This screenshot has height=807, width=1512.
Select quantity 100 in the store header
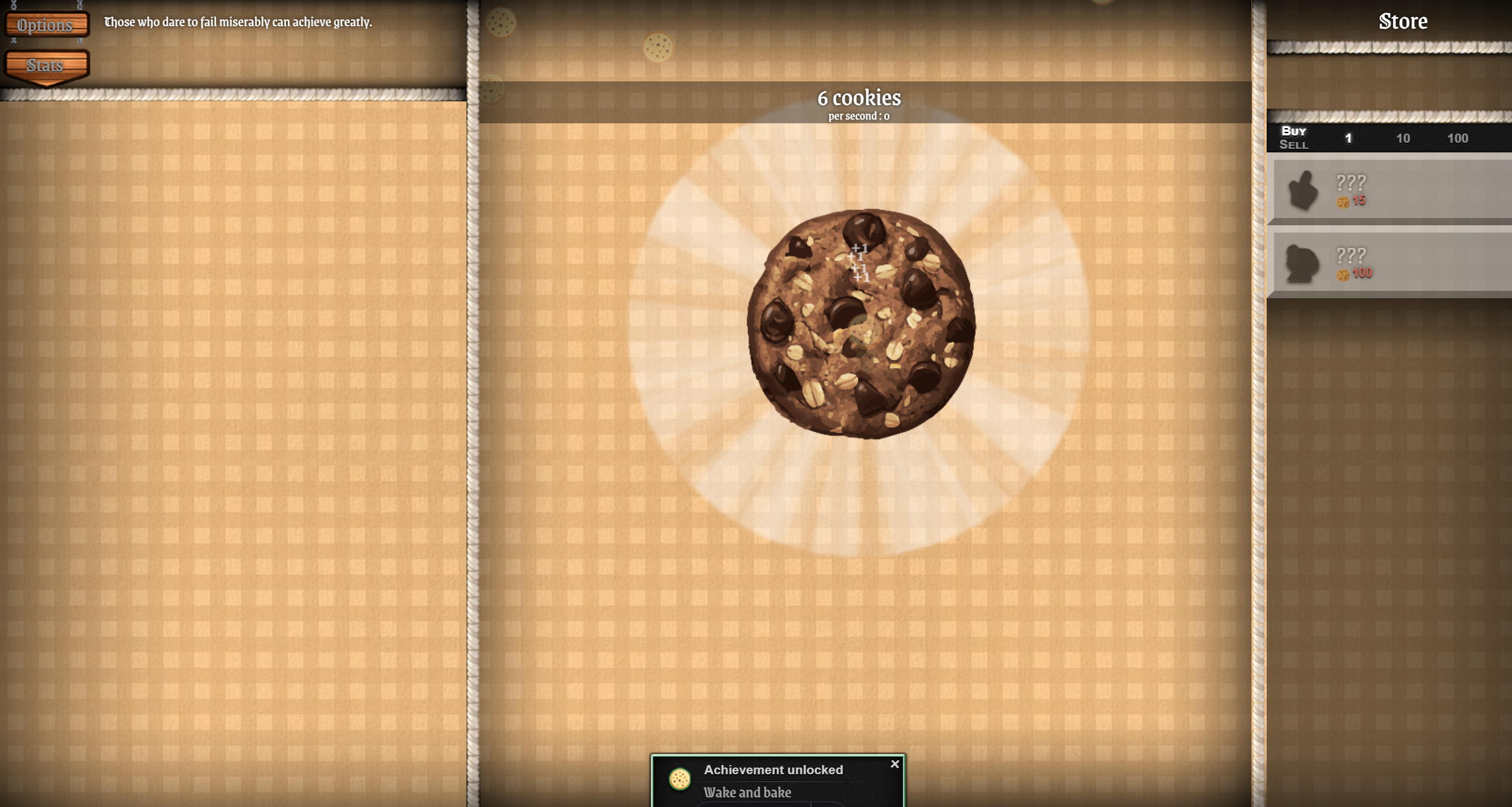pos(1459,138)
